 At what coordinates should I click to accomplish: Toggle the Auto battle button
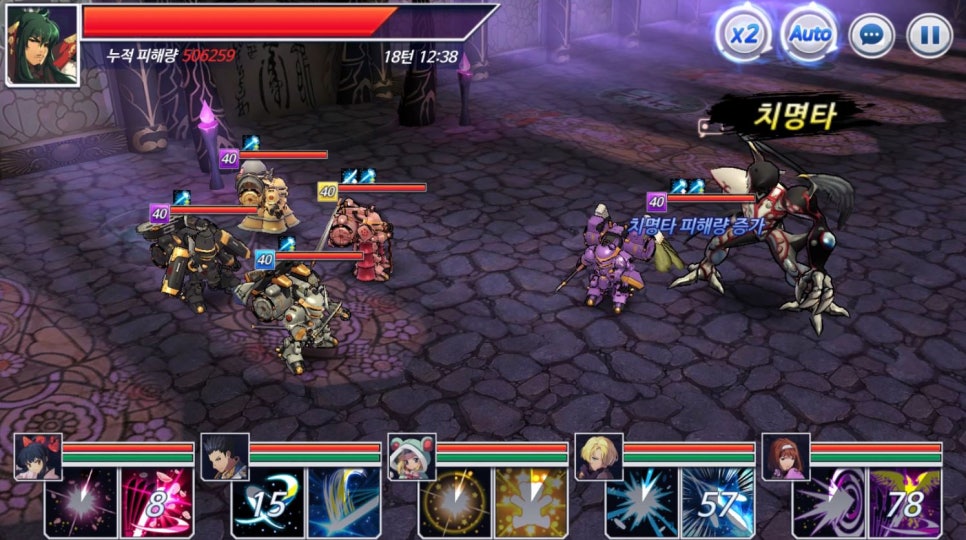(x=809, y=34)
